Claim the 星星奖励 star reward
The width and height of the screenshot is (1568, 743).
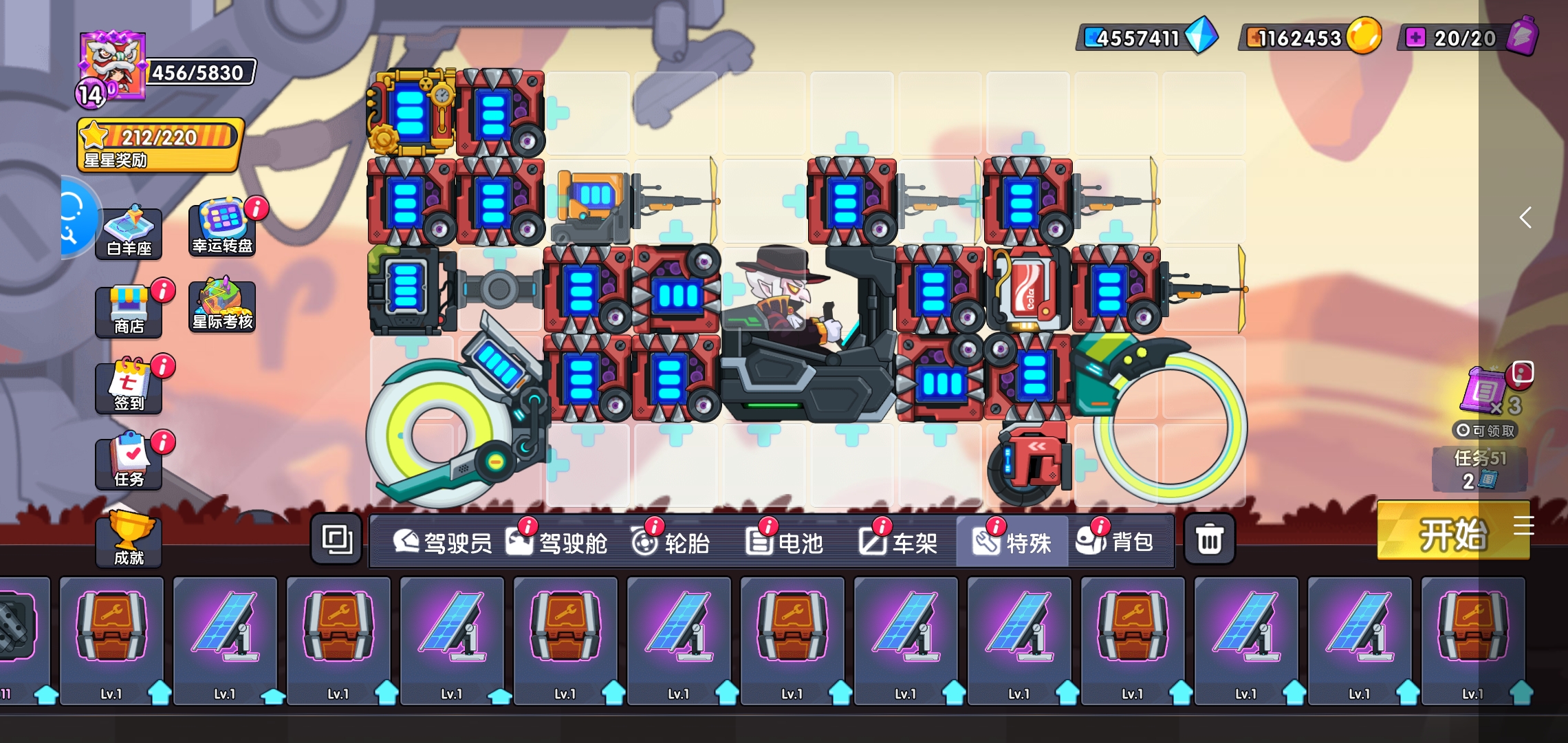(160, 144)
